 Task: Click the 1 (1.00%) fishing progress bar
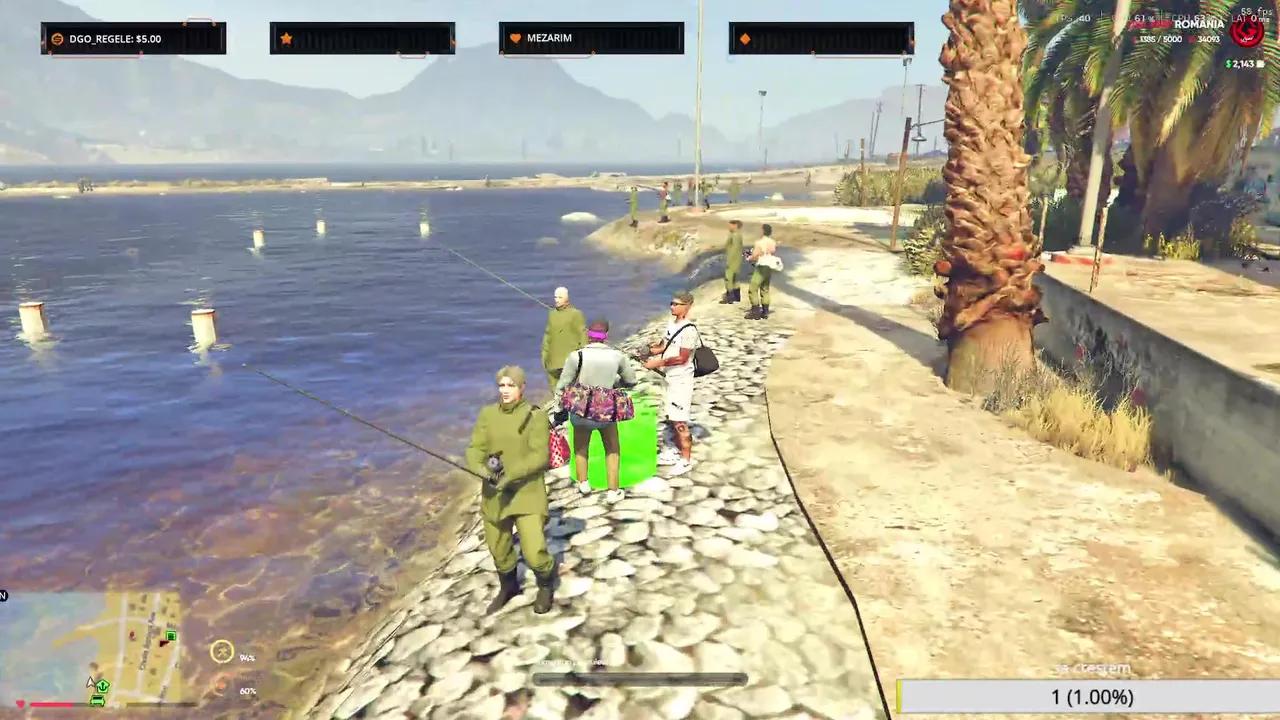point(1090,697)
